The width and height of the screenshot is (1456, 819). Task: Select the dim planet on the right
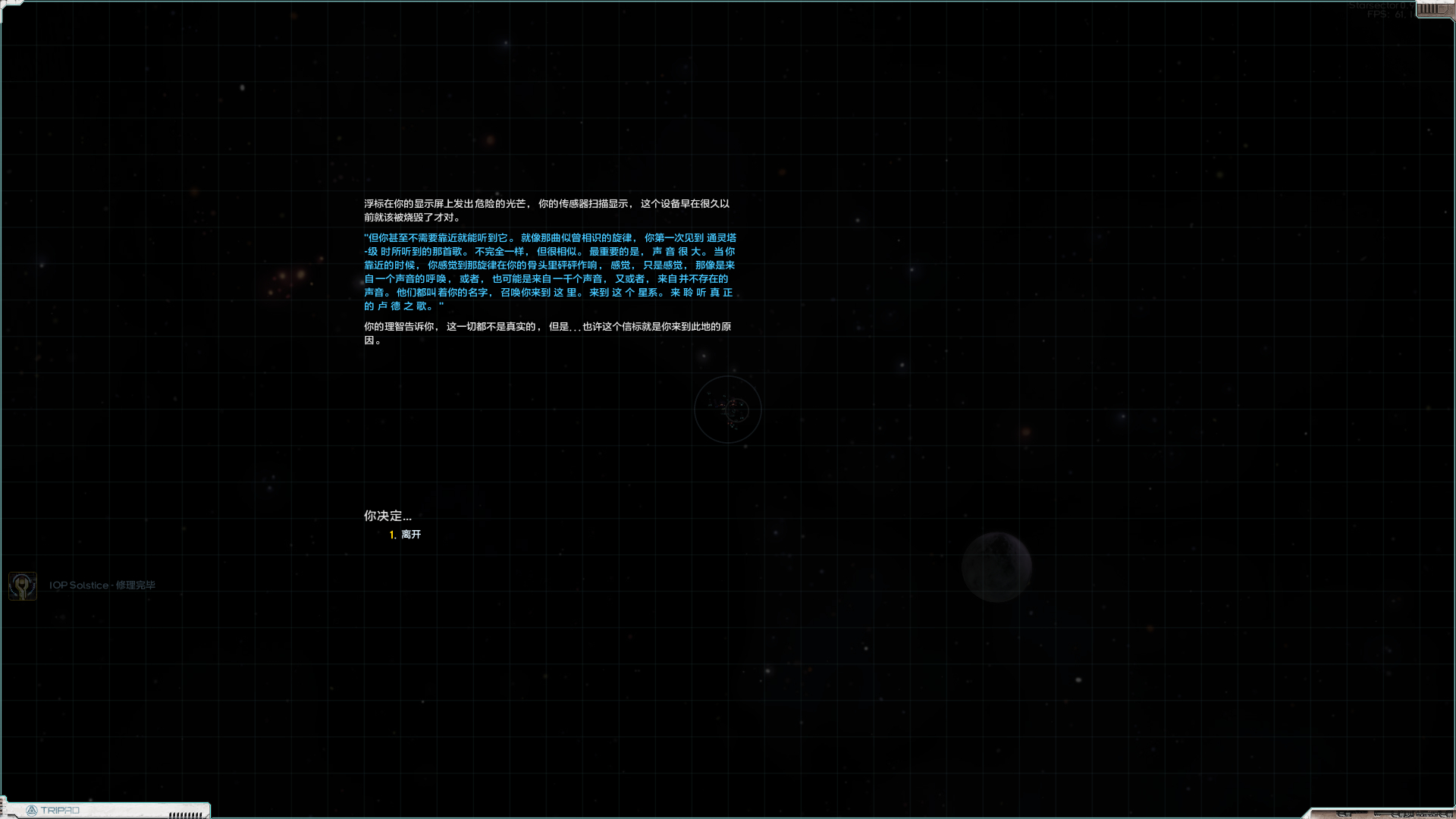click(996, 566)
